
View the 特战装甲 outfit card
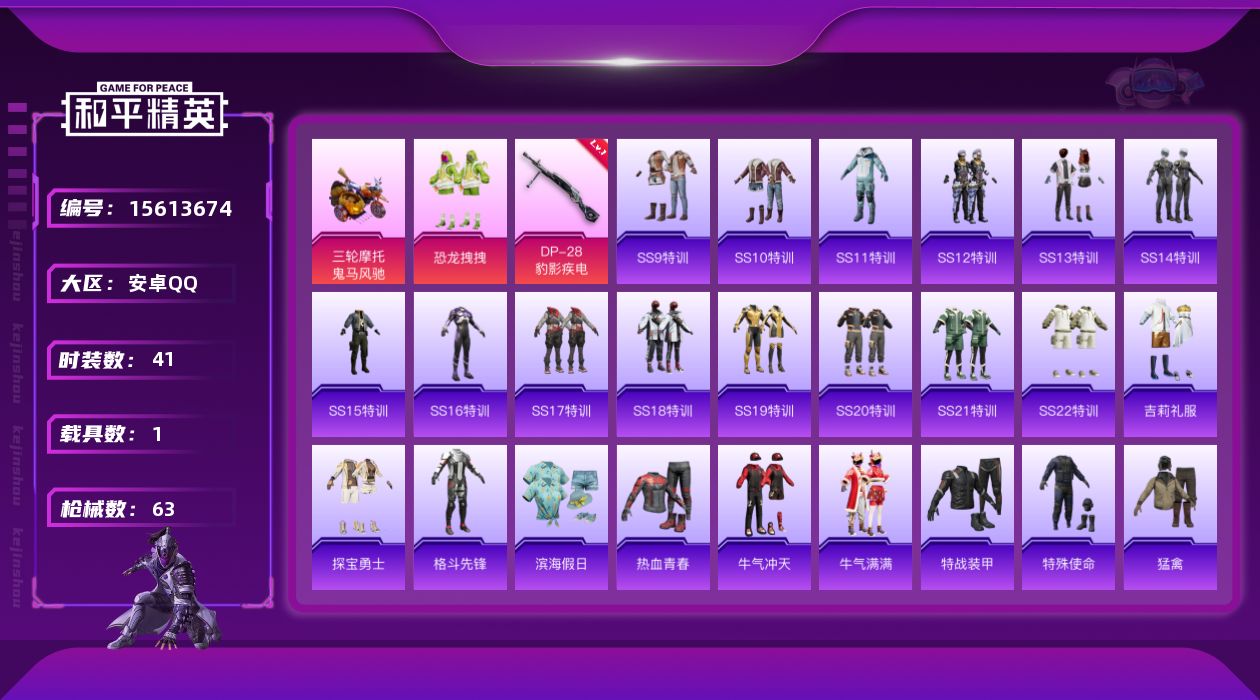tap(967, 517)
